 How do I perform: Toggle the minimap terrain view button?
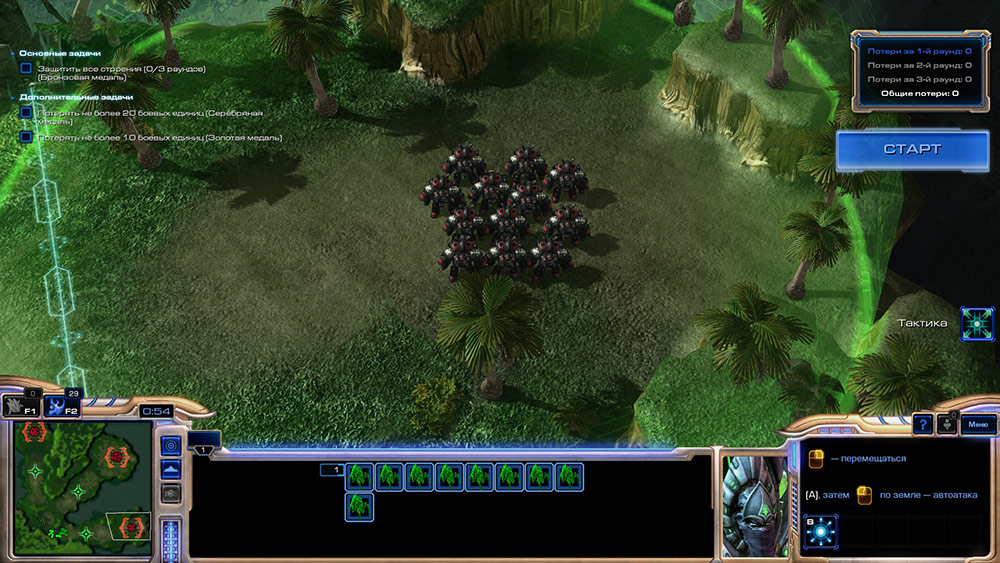tap(171, 468)
